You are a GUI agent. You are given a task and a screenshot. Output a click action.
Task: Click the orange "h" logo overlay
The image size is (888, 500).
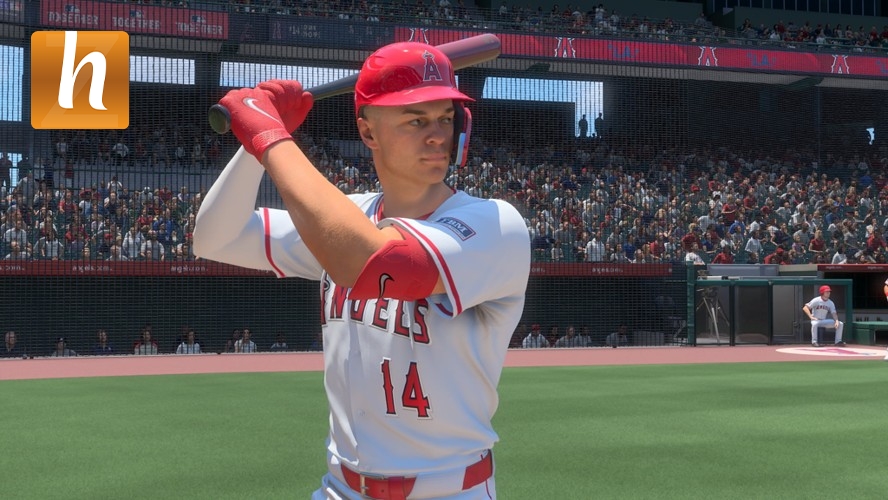[80, 80]
